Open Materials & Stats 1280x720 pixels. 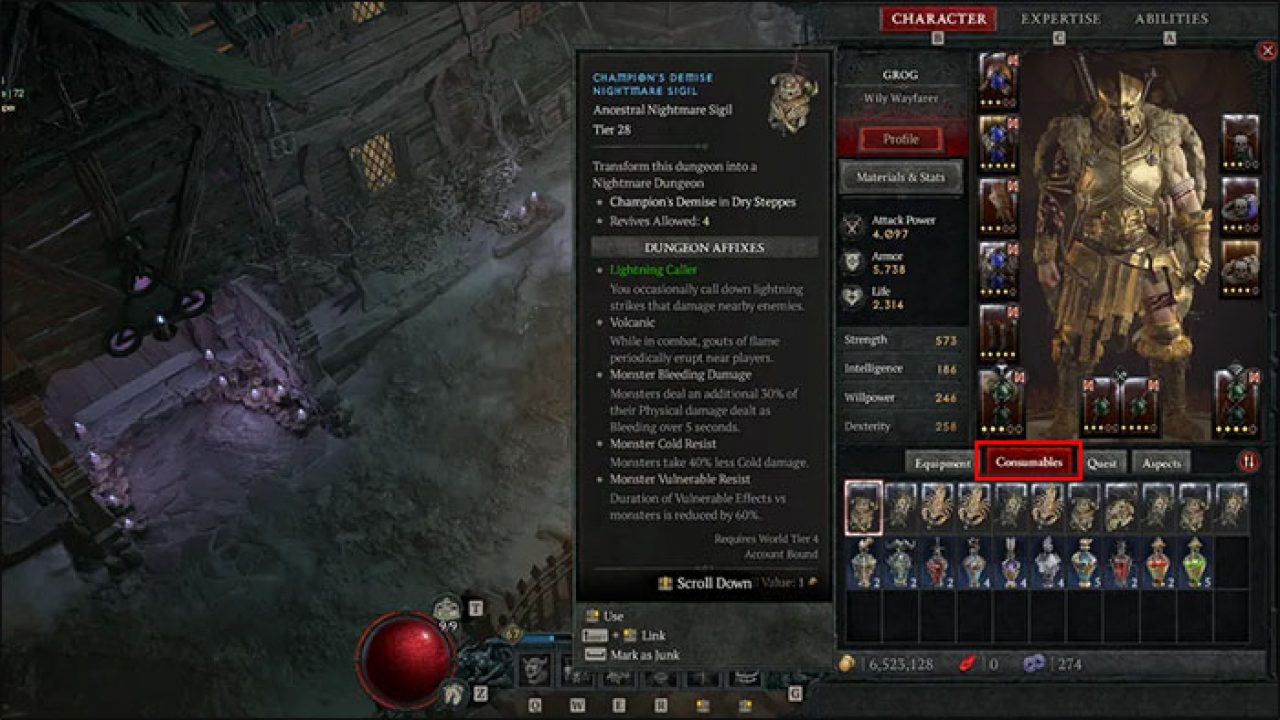(901, 177)
